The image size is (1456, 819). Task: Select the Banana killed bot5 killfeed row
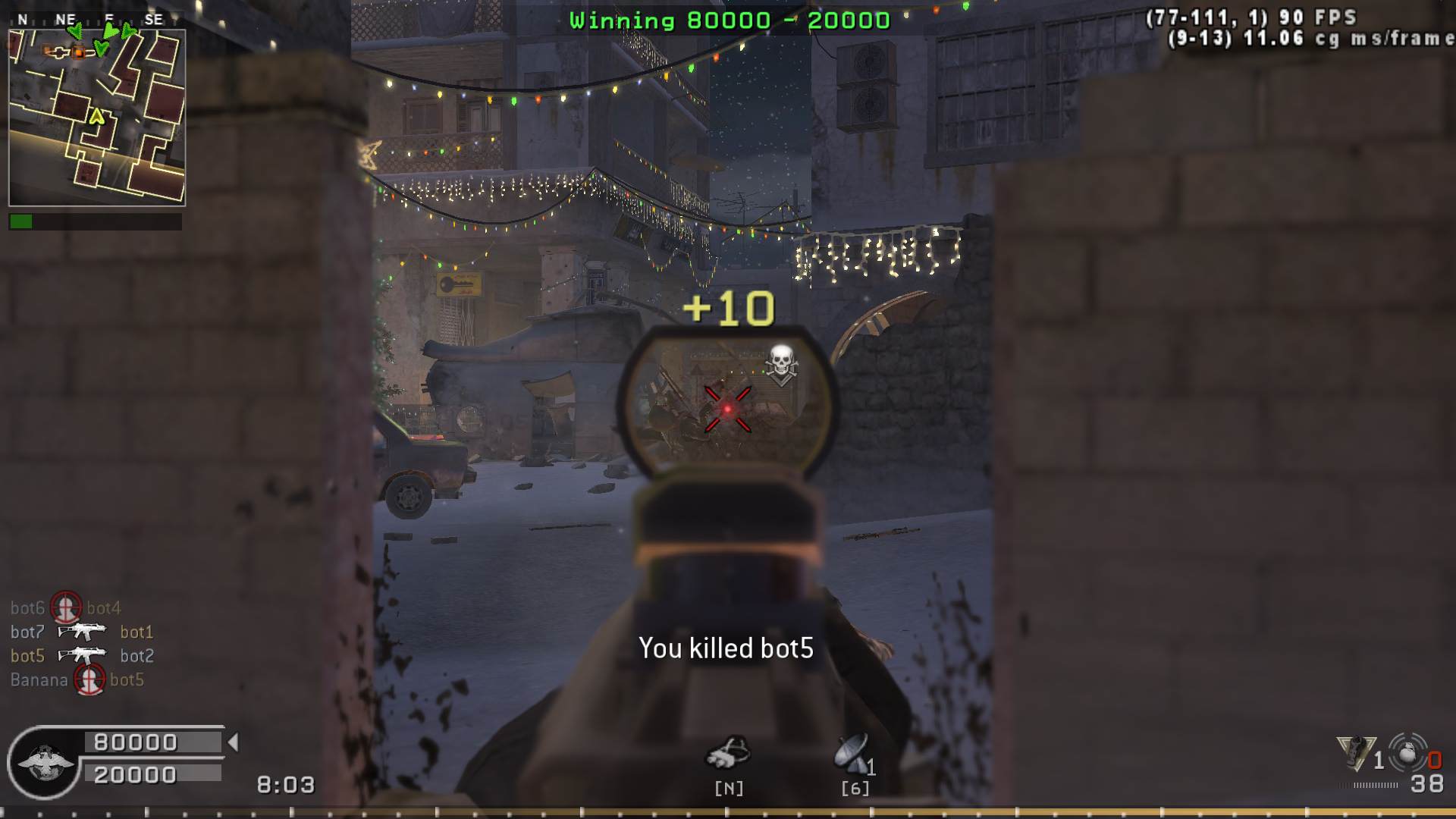[x=77, y=680]
